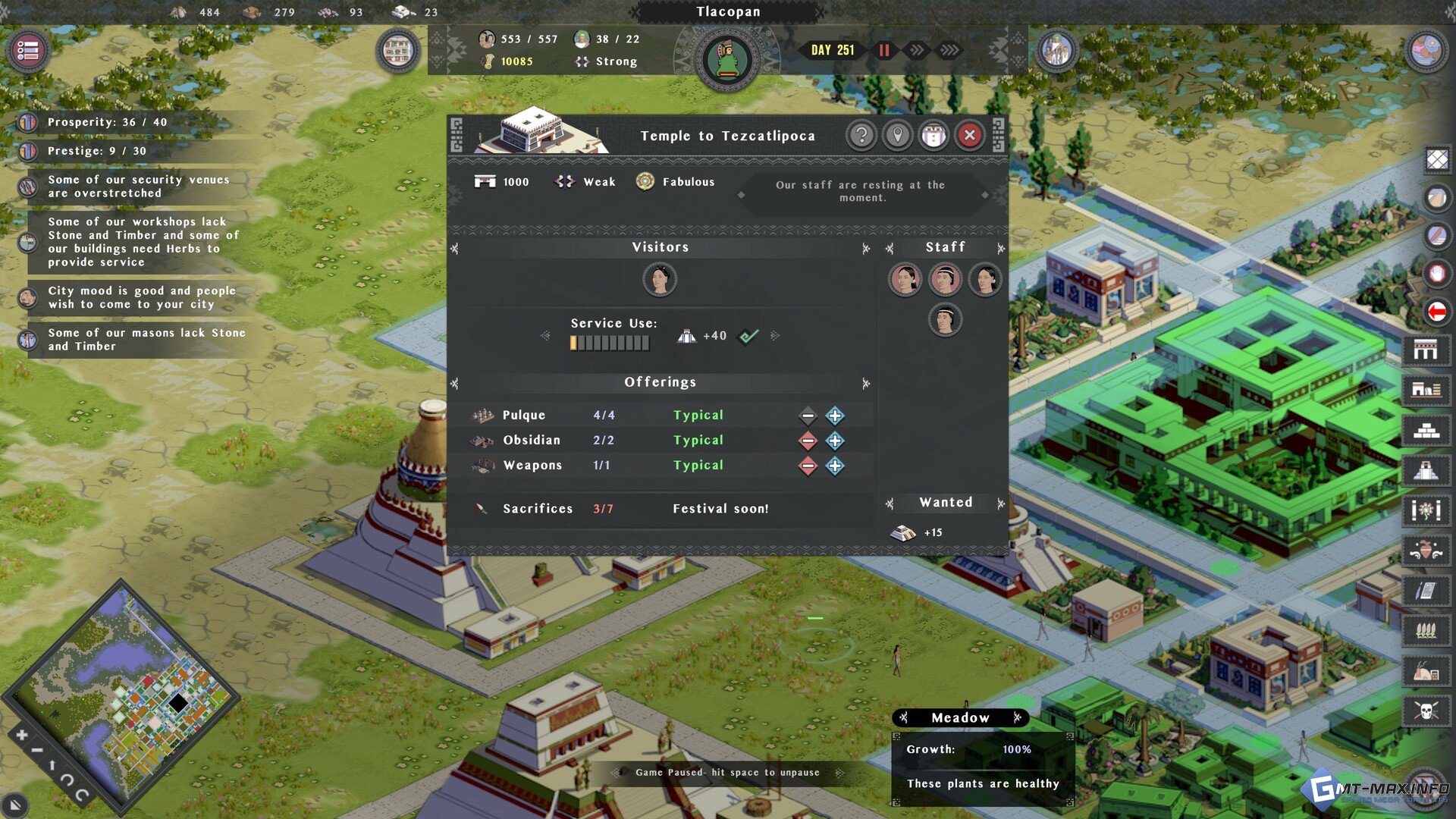Pause the game with the pause button

pos(884,50)
